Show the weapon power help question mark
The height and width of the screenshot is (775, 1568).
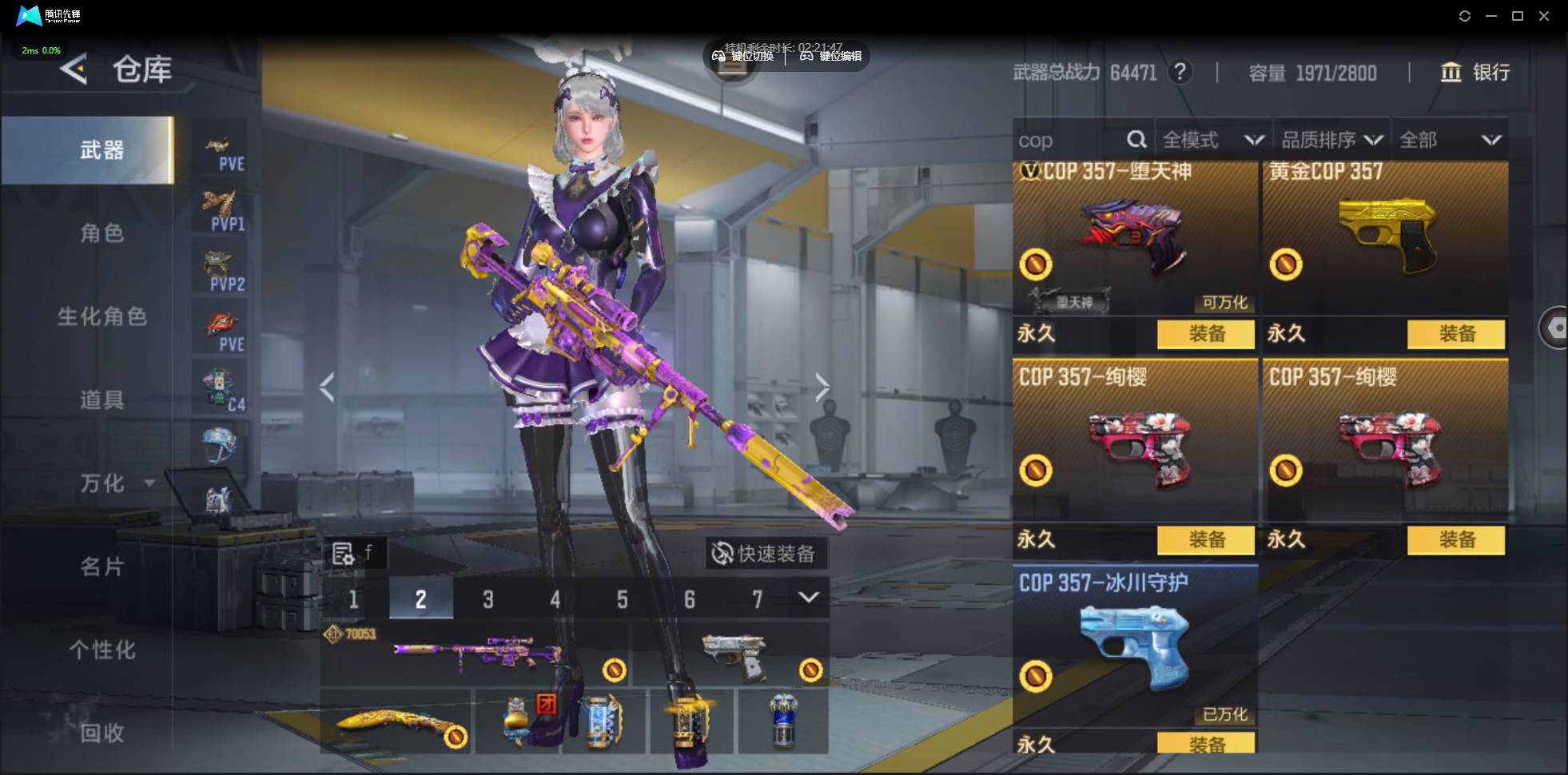[1180, 73]
